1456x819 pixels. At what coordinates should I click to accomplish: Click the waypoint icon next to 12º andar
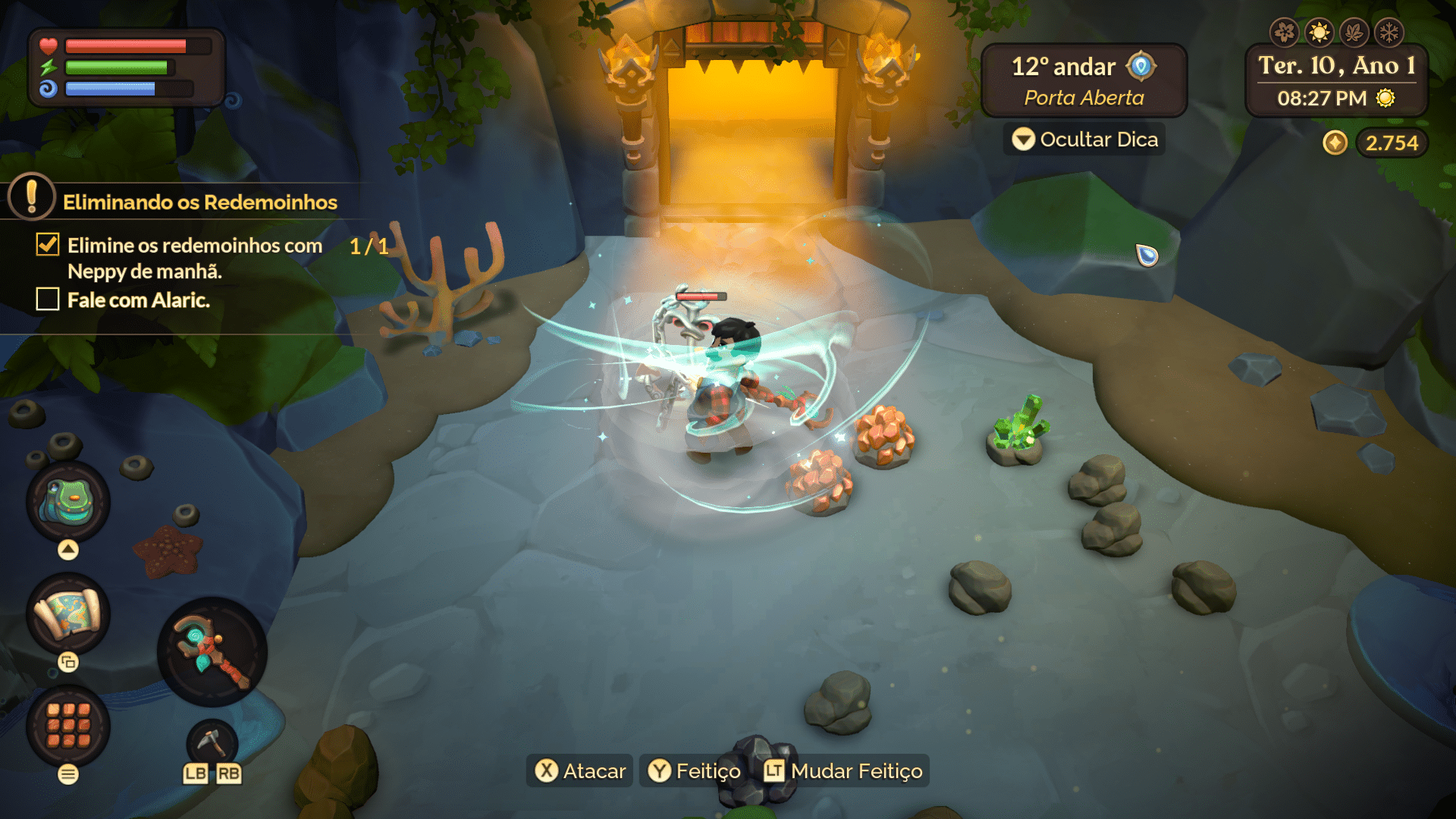click(1142, 67)
